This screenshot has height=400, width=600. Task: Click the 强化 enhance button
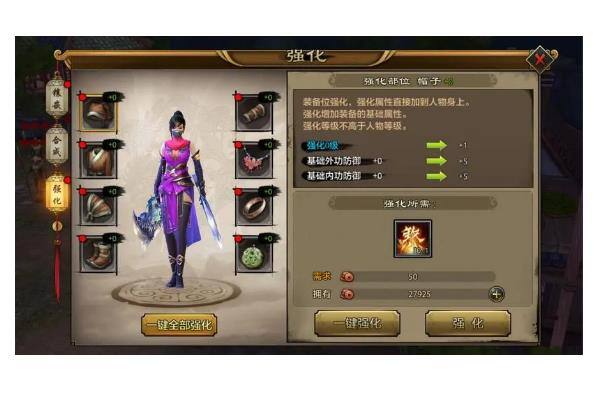click(467, 322)
